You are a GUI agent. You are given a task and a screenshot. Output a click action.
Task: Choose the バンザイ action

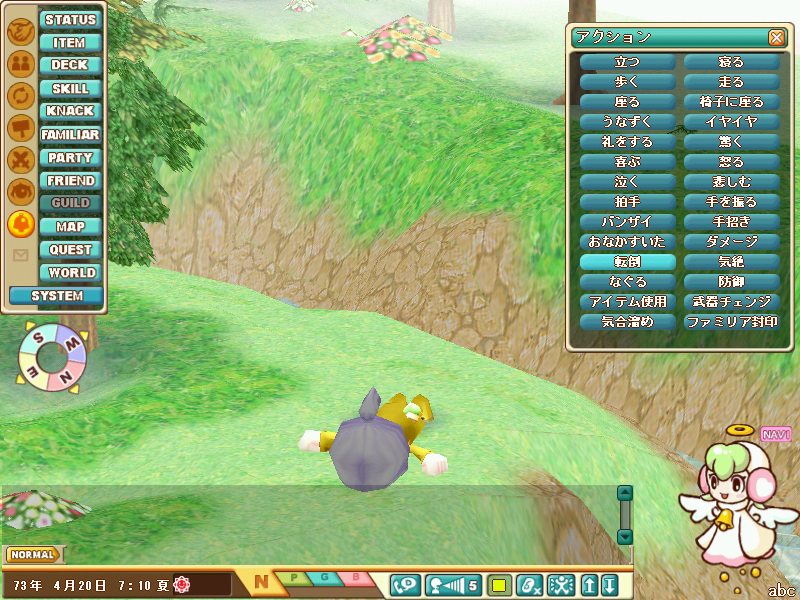point(628,222)
